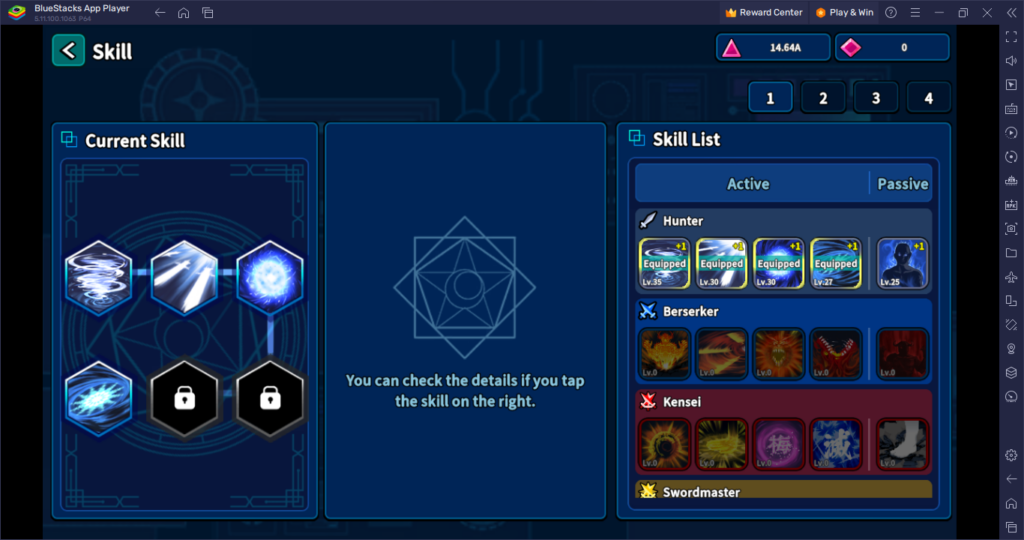Go back from the Skill screen
1024x540 pixels.
68,51
